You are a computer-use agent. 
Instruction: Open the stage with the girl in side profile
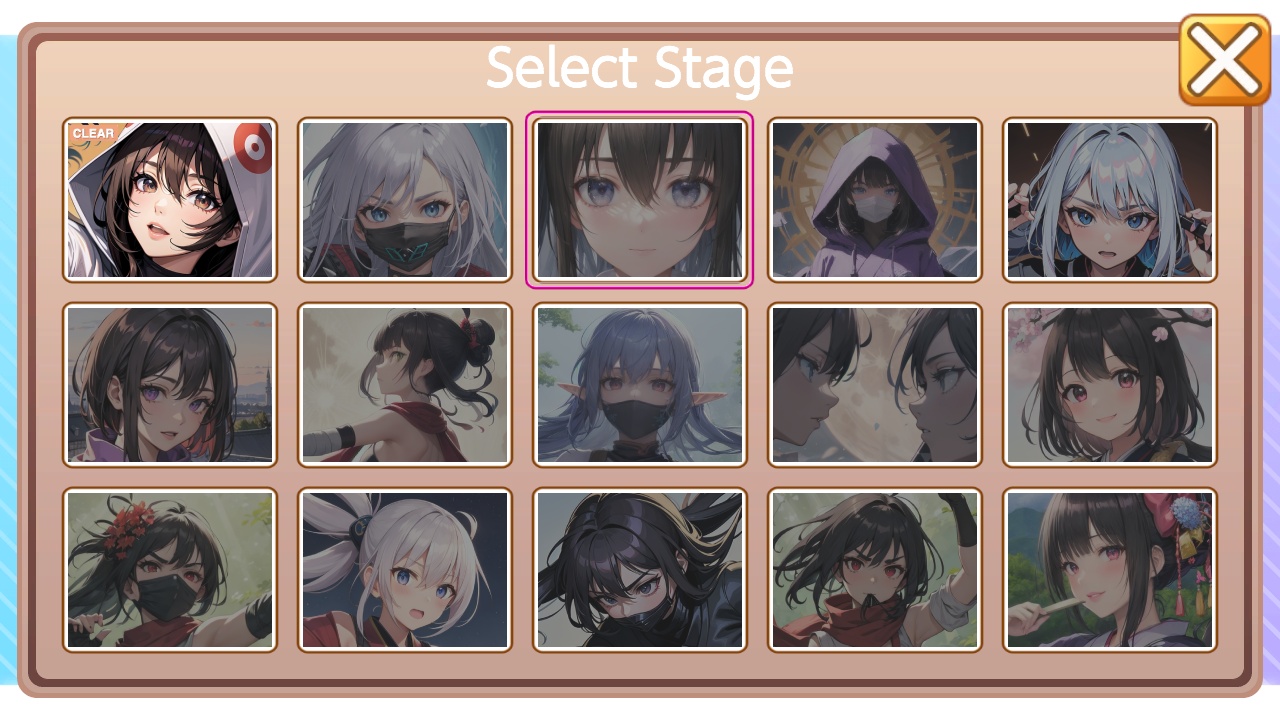click(x=404, y=384)
